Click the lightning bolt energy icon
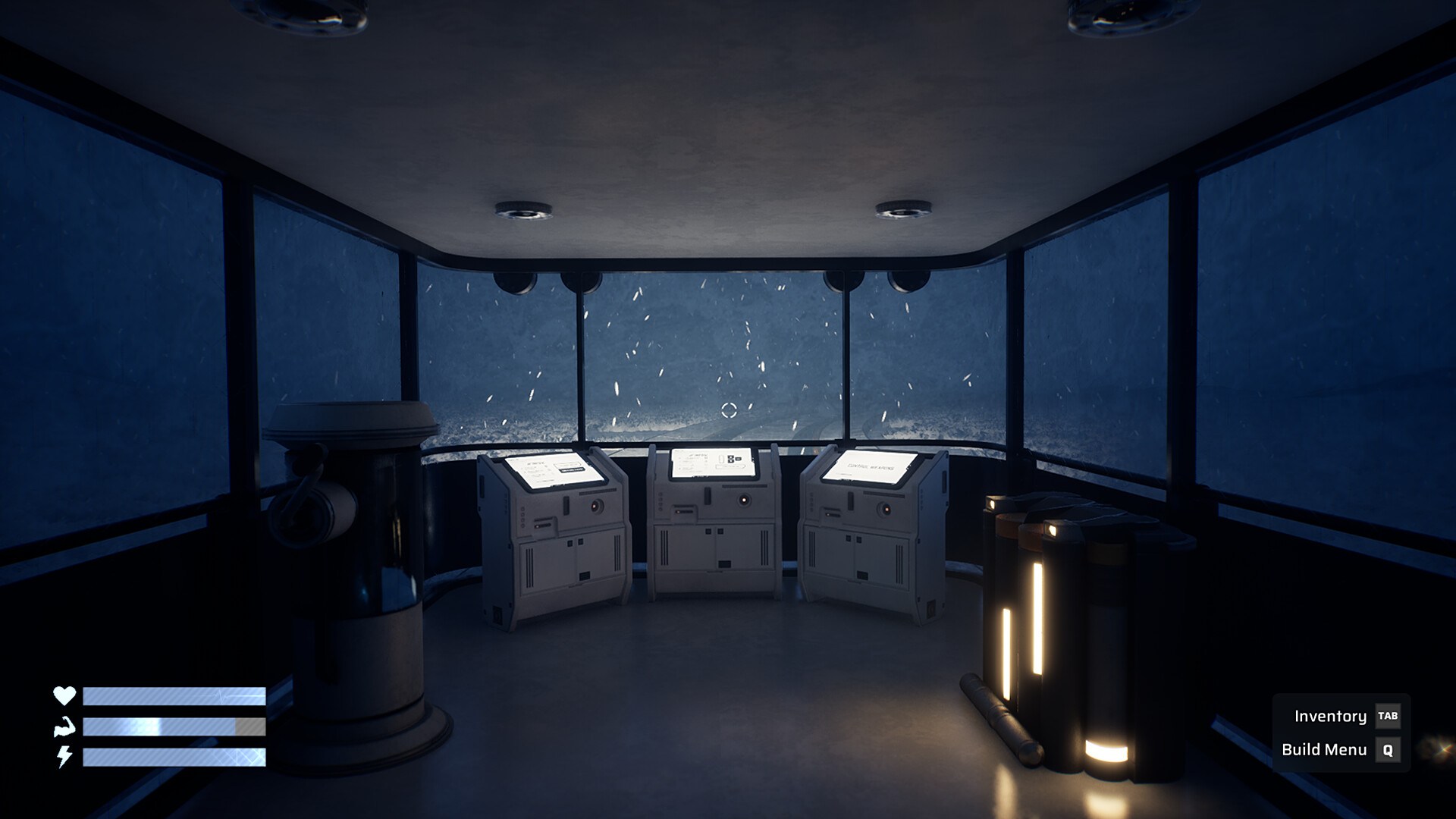This screenshot has height=819, width=1456. click(64, 757)
